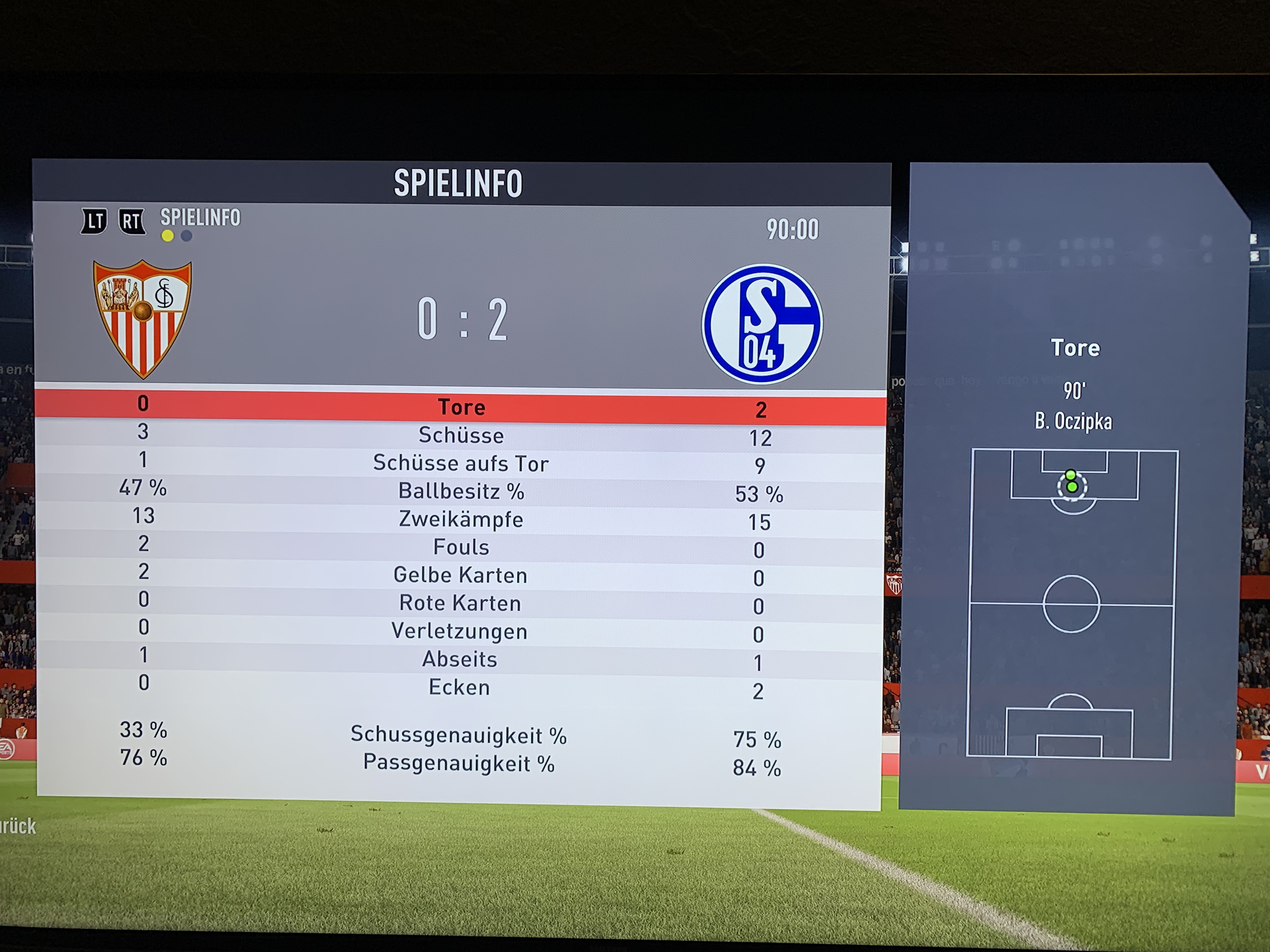
Task: Choose the Abseits stat row
Action: click(460, 660)
